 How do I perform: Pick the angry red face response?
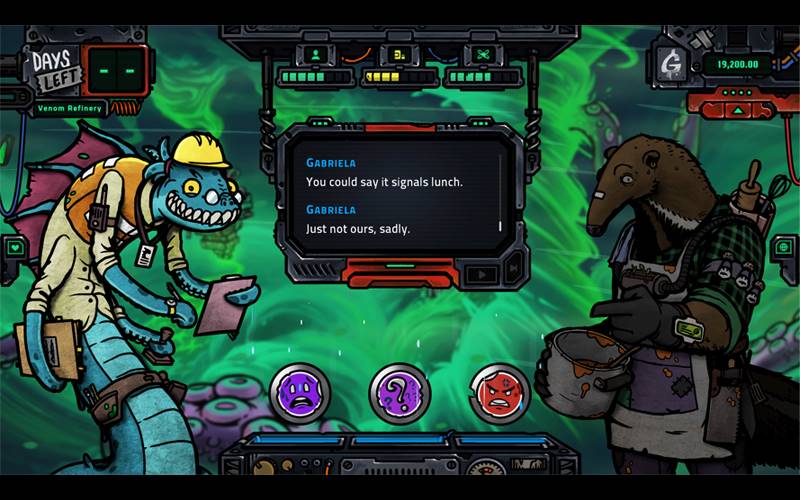click(500, 391)
